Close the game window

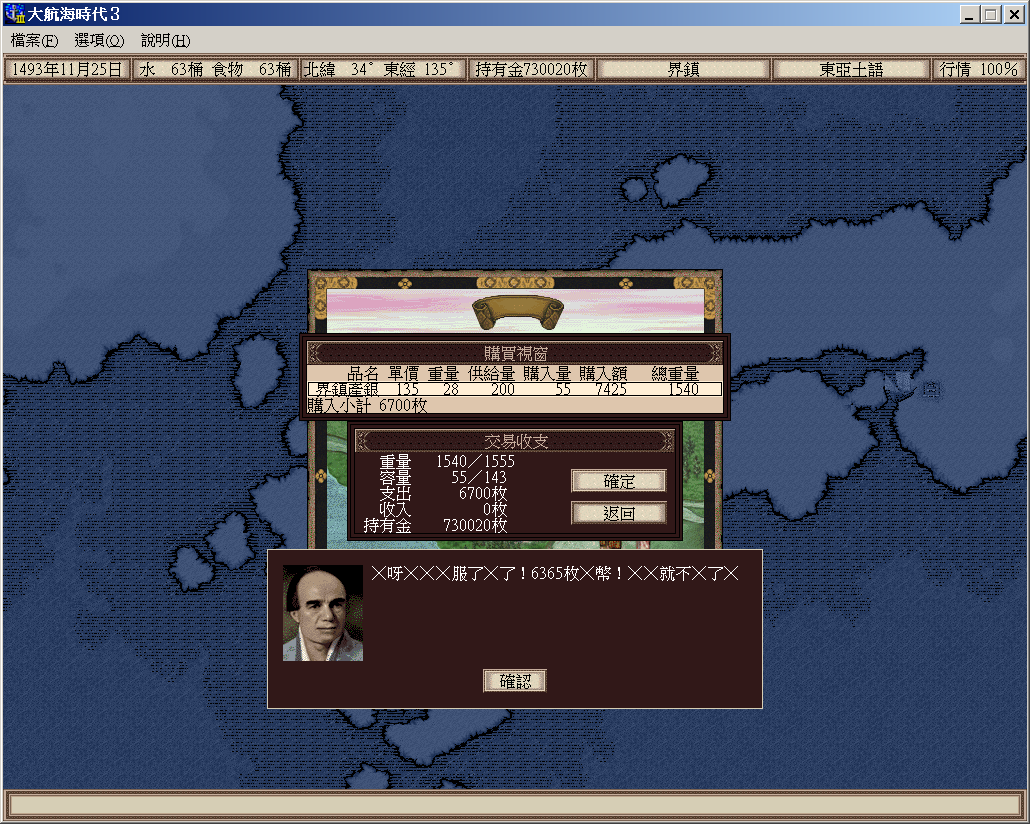[x=1013, y=15]
